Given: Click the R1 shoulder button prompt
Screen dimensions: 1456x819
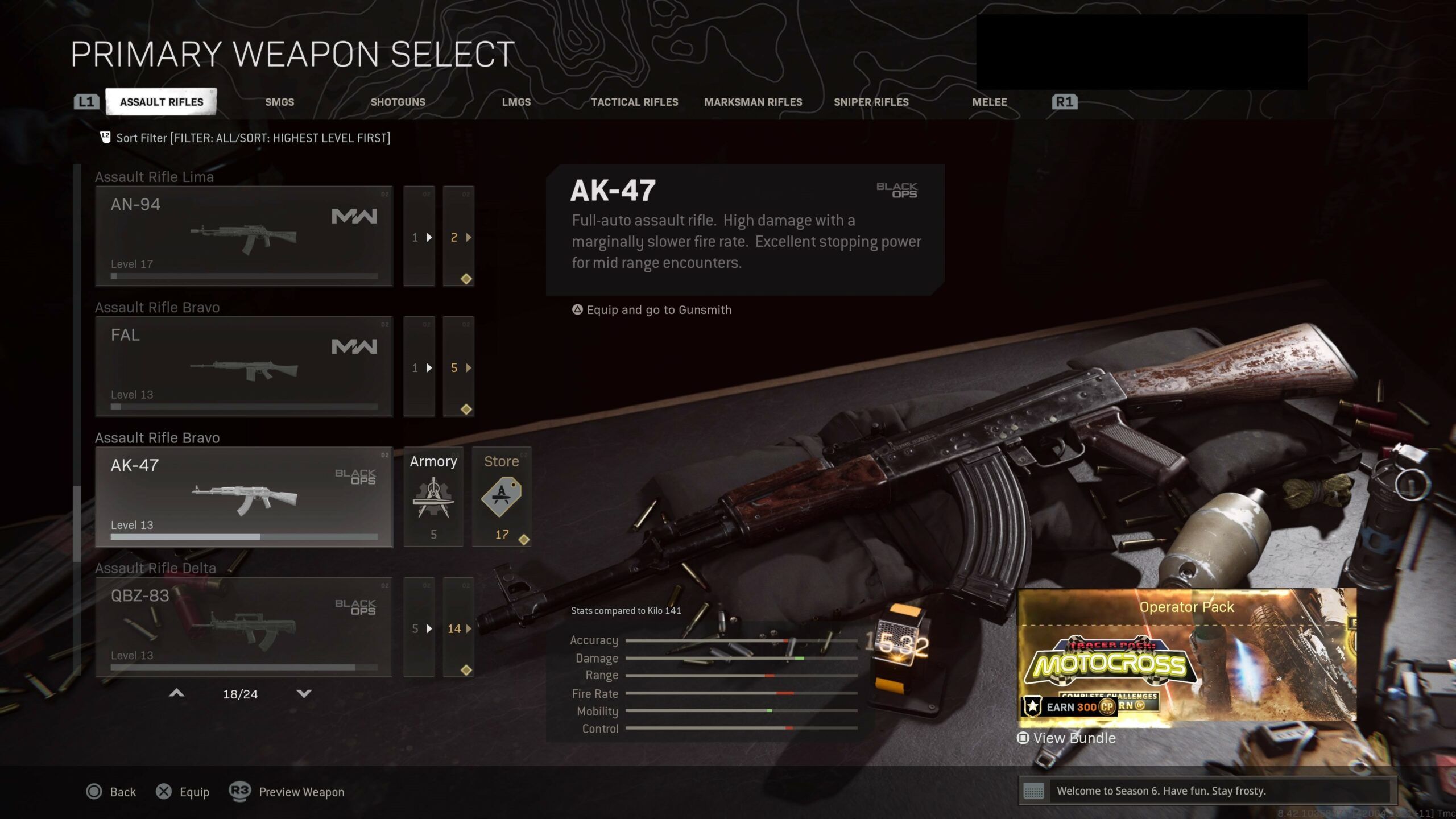Looking at the screenshot, I should coord(1064,101).
